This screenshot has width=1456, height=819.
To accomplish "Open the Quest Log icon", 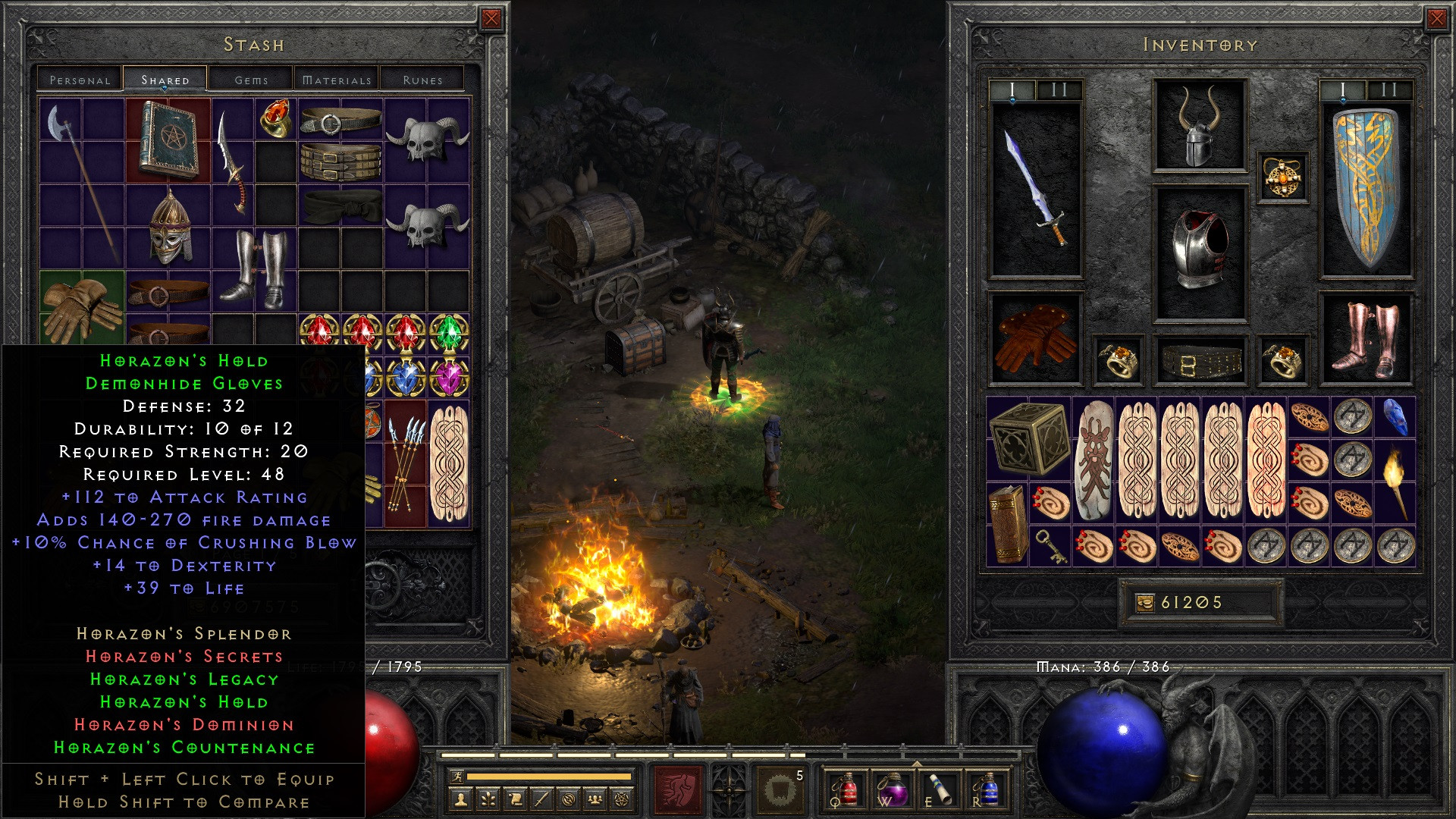I will (x=516, y=797).
